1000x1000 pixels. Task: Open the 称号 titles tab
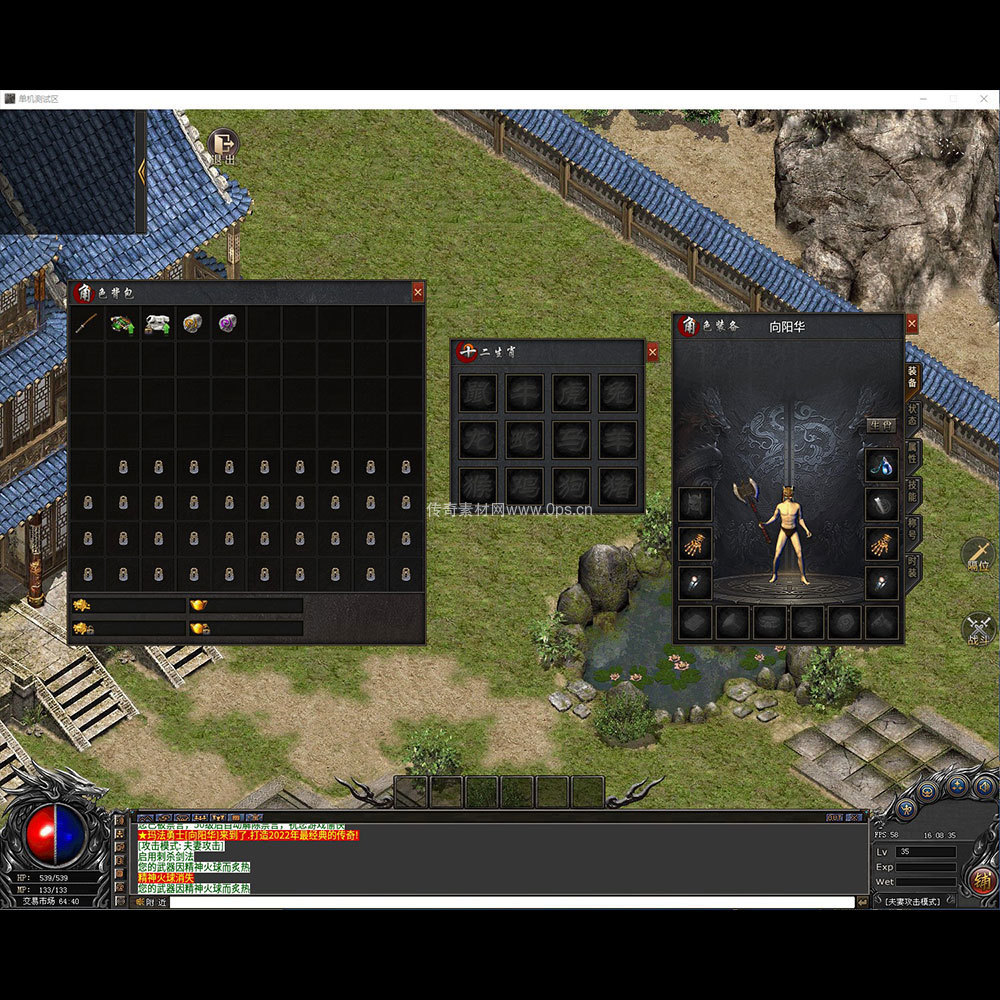pyautogui.click(x=913, y=528)
